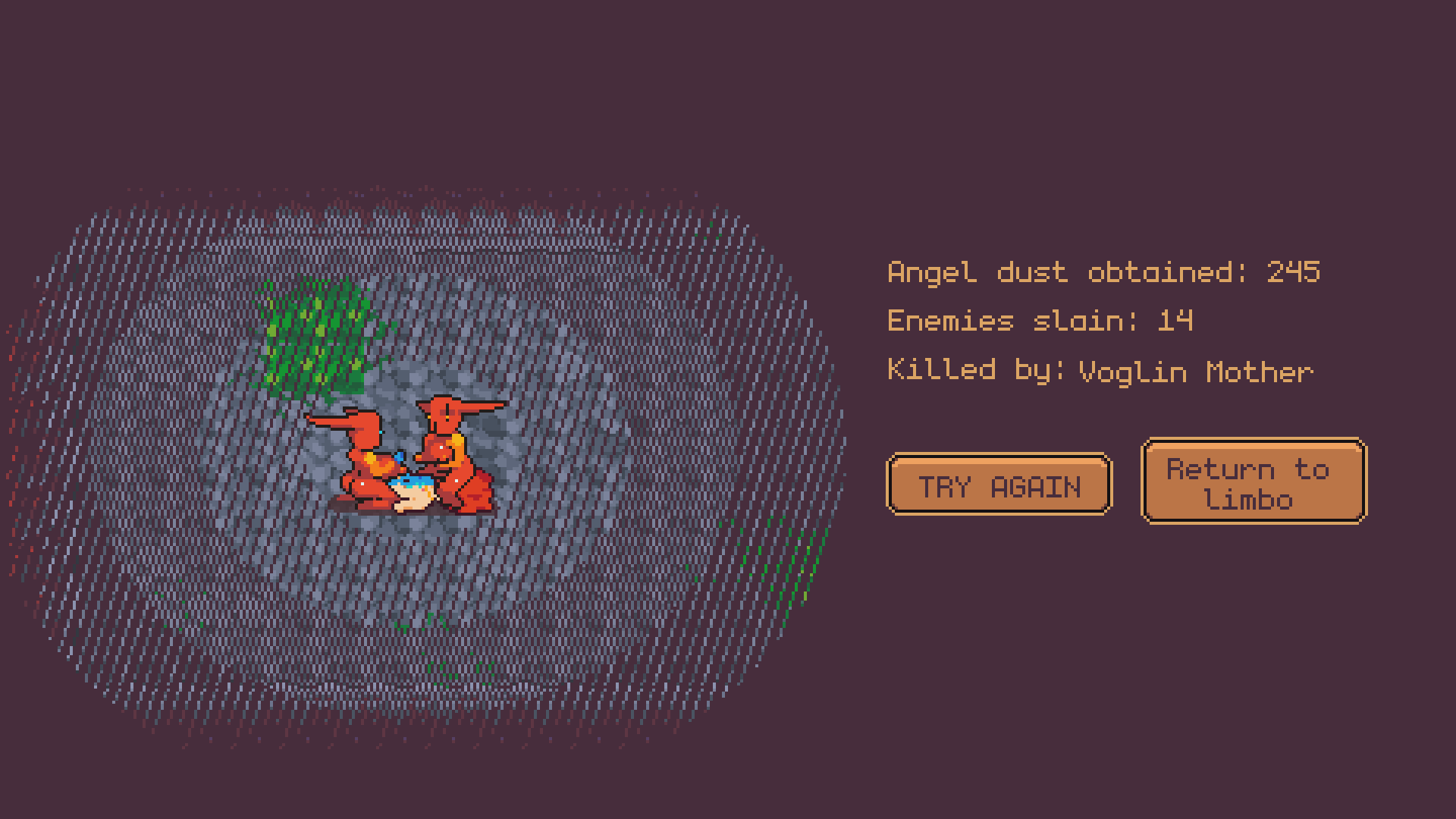Click the TRY AGAIN button
Image resolution: width=1456 pixels, height=819 pixels.
pos(999,485)
